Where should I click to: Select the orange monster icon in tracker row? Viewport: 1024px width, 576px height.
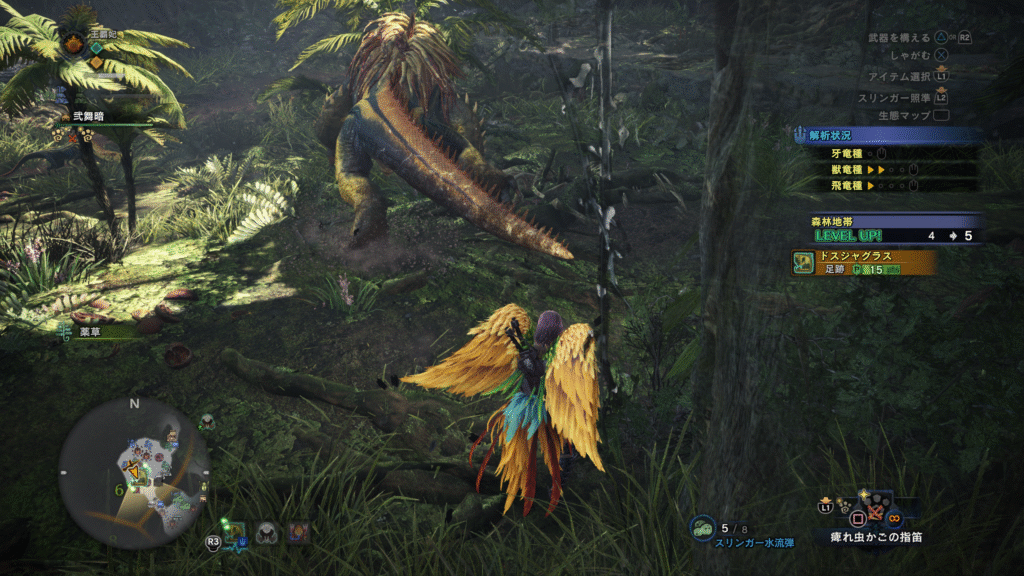point(297,533)
